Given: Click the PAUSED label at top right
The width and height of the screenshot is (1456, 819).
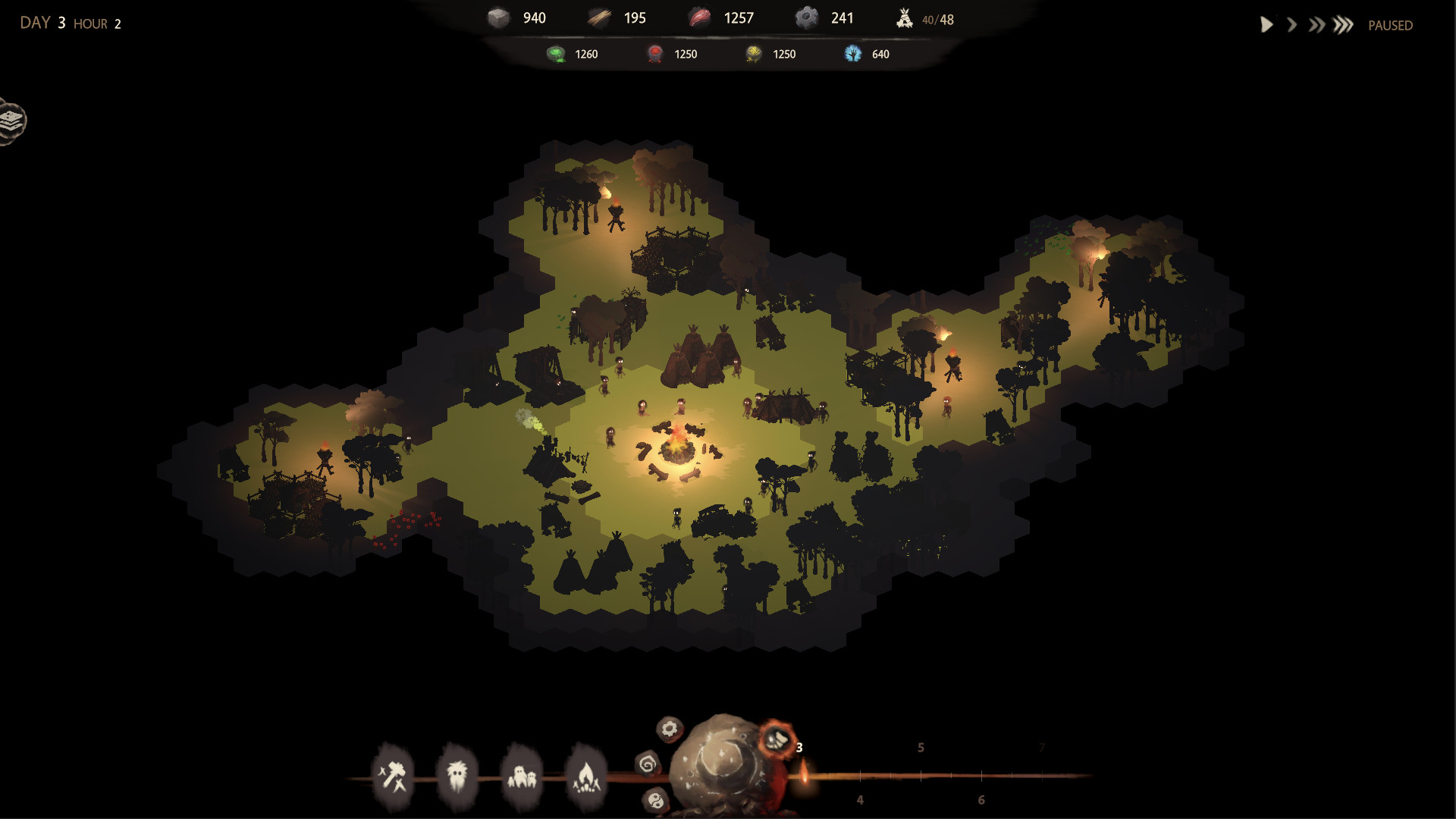Looking at the screenshot, I should click(x=1389, y=25).
